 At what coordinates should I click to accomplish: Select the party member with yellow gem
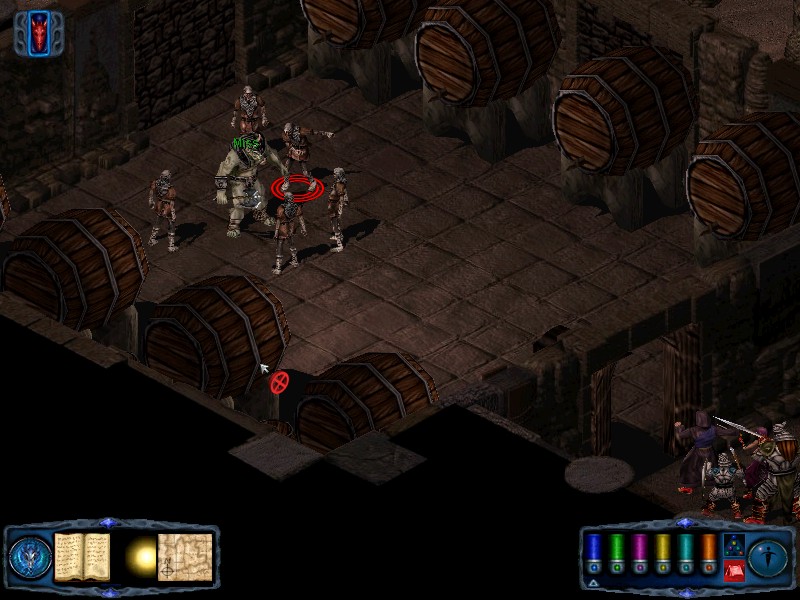tap(661, 553)
